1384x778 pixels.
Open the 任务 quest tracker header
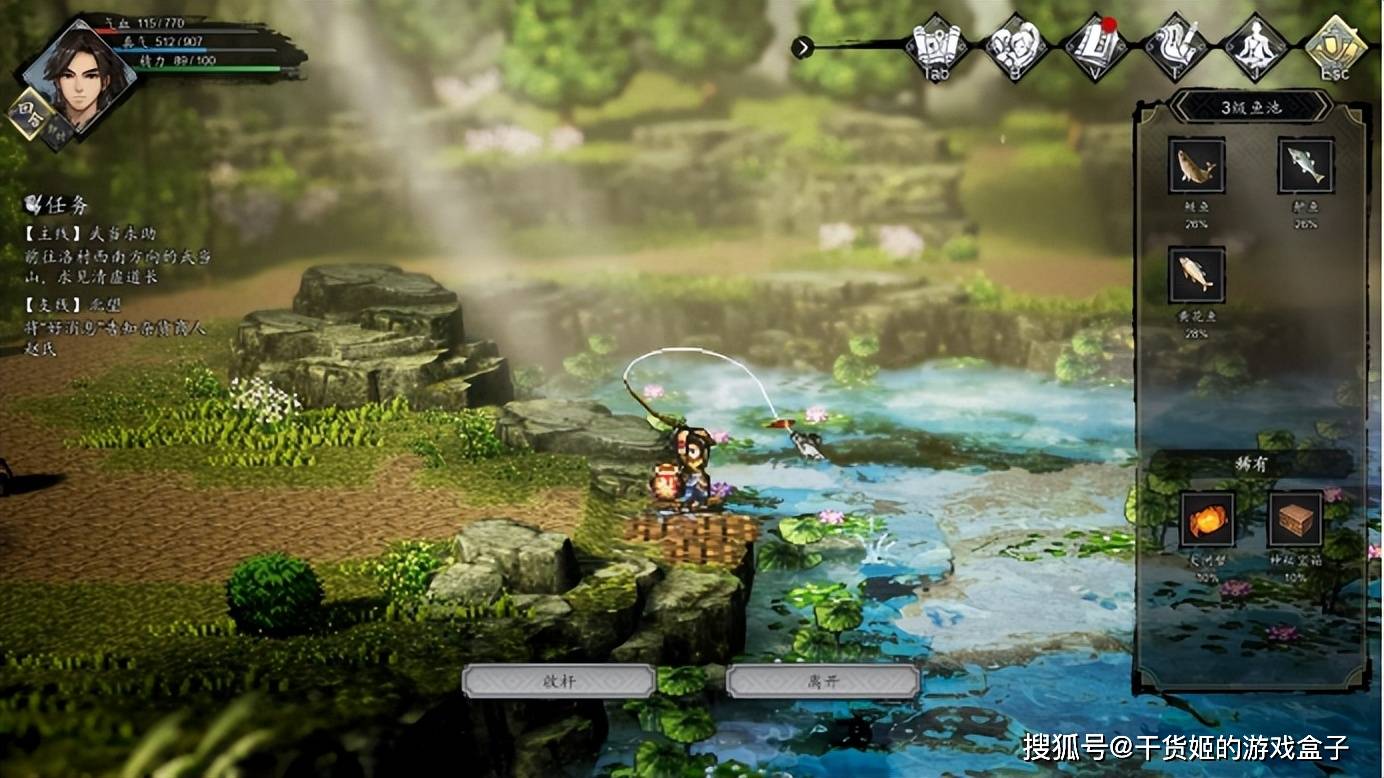coord(58,205)
